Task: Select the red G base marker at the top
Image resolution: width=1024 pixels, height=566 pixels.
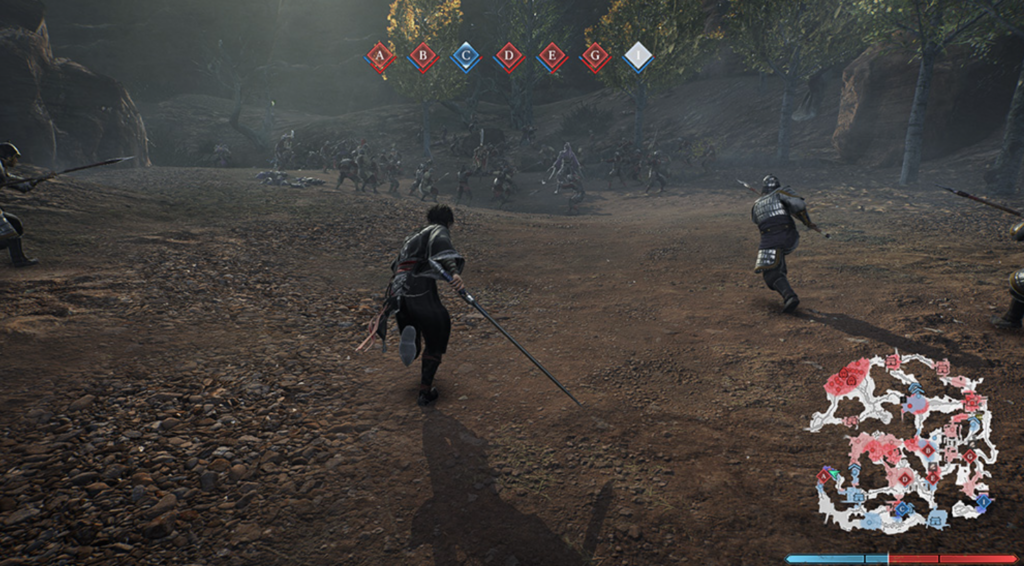Action: pos(595,57)
